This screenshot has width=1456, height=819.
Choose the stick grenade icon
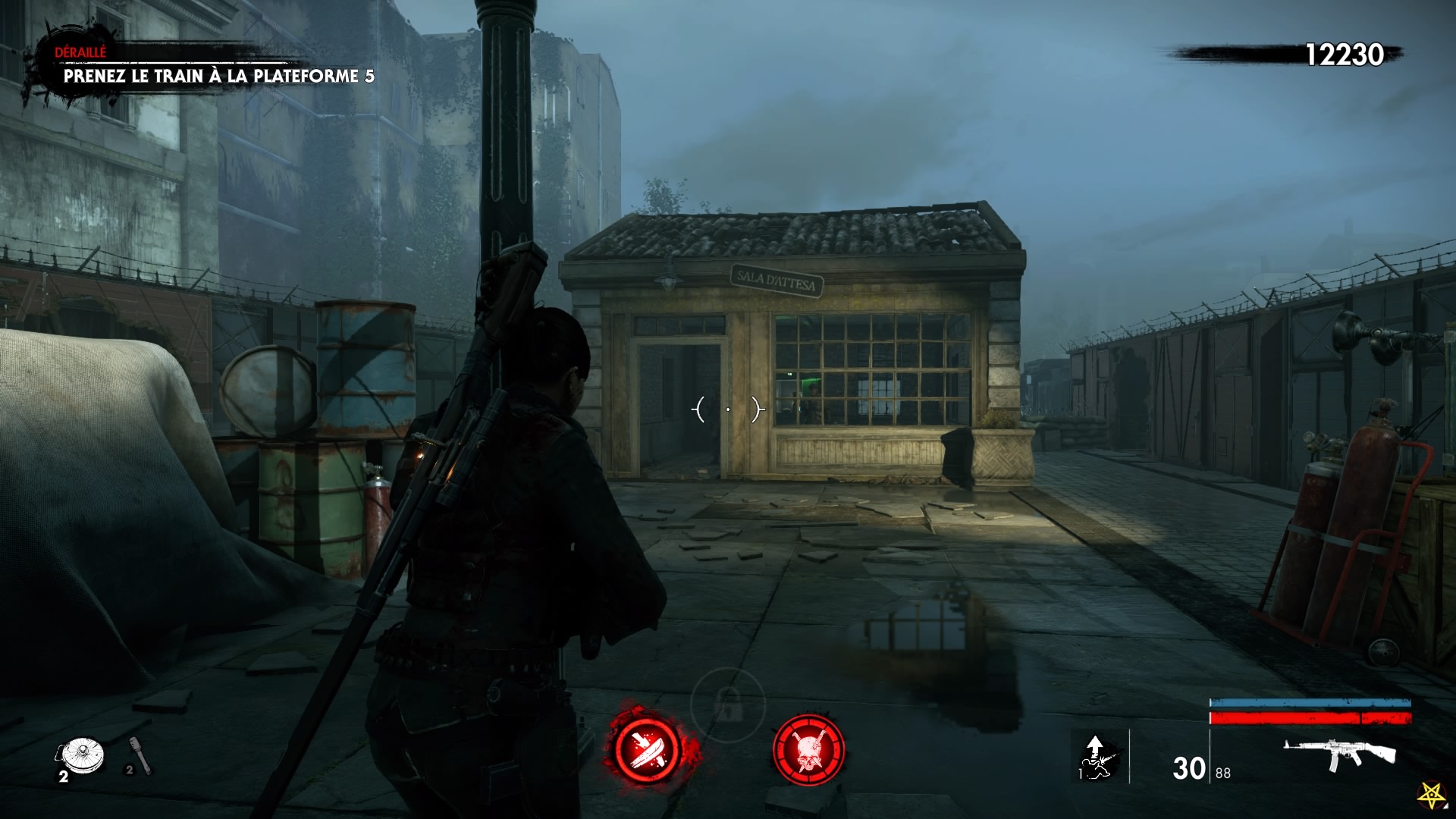coord(141,755)
